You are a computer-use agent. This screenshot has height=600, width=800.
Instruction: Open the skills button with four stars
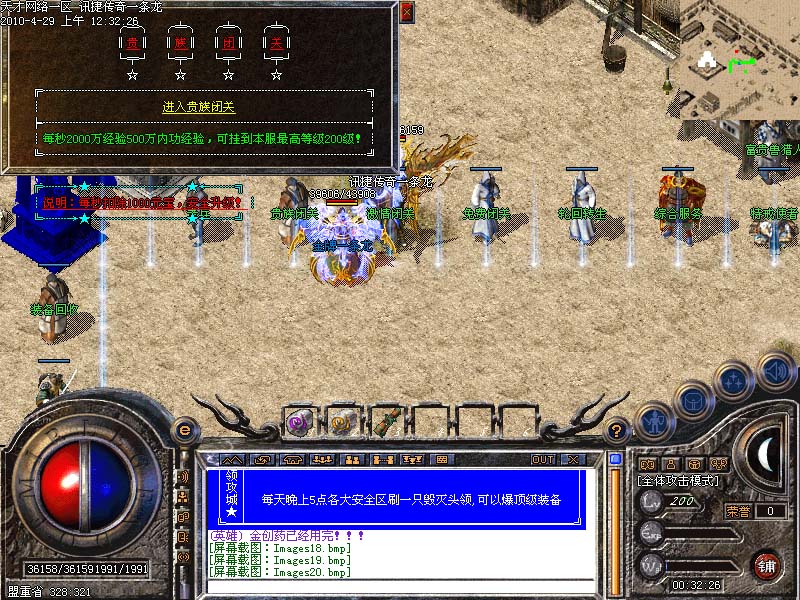[x=734, y=380]
